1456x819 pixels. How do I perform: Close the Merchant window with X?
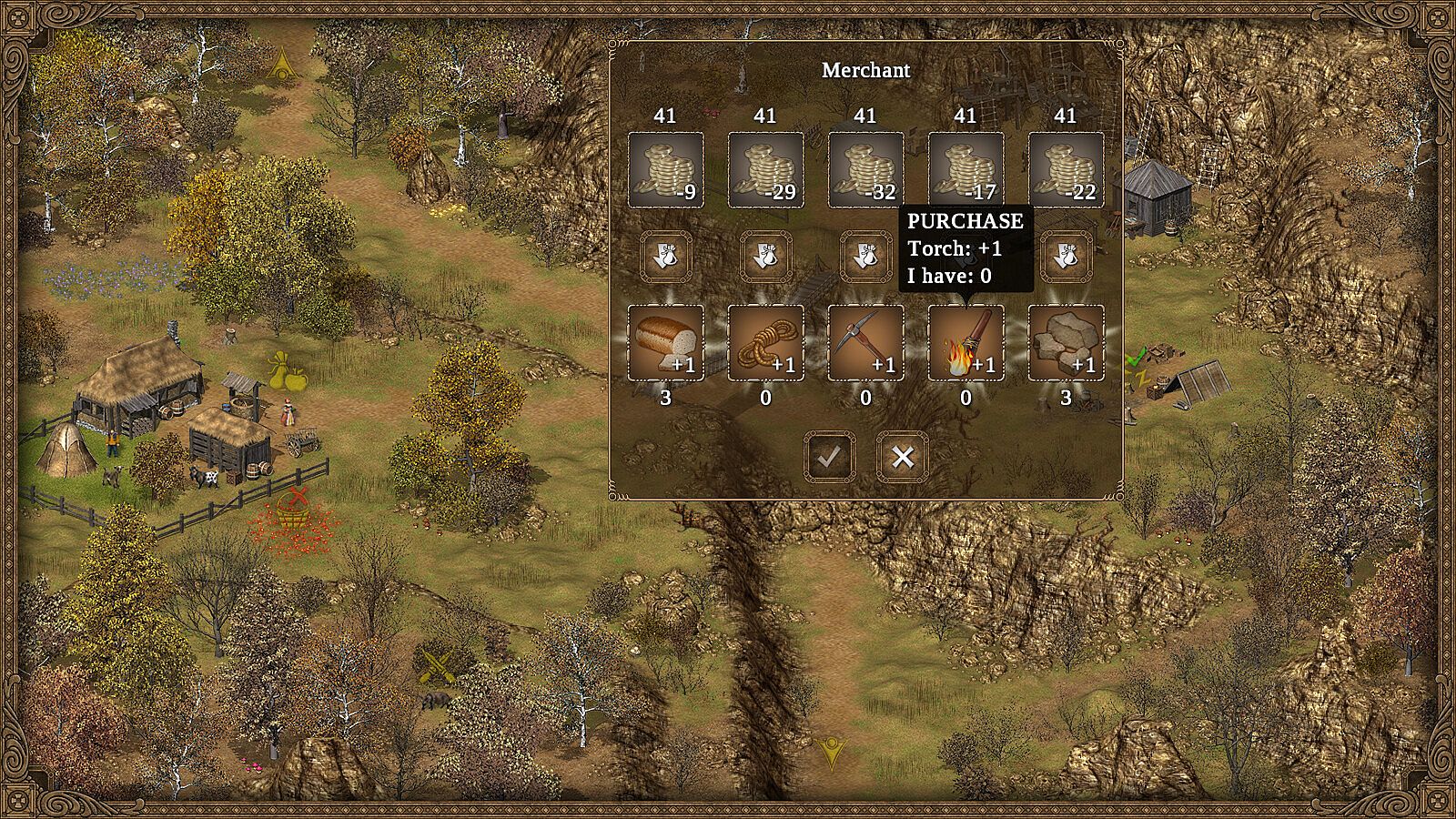(x=902, y=457)
